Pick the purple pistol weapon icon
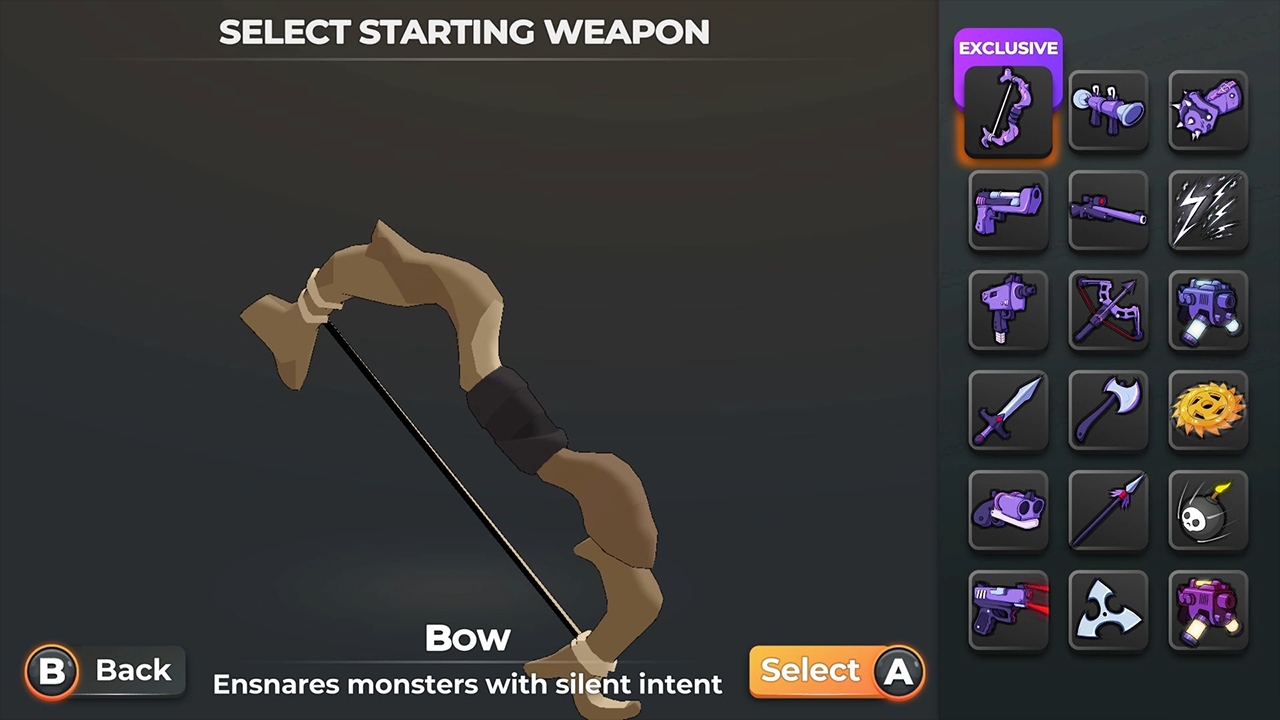Image resolution: width=1280 pixels, height=720 pixels. pyautogui.click(x=1008, y=211)
